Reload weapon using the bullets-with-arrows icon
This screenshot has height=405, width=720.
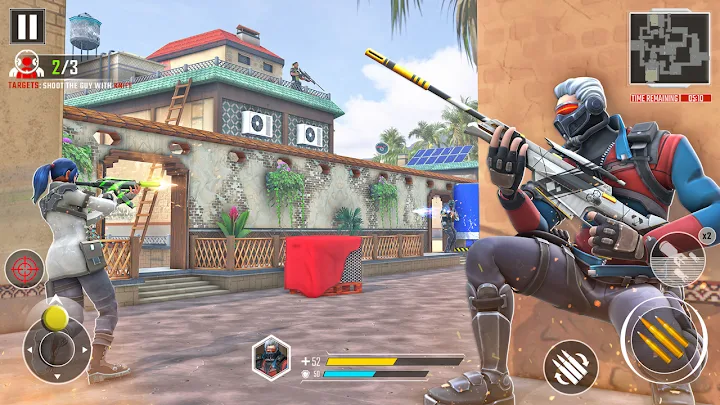click(x=571, y=366)
